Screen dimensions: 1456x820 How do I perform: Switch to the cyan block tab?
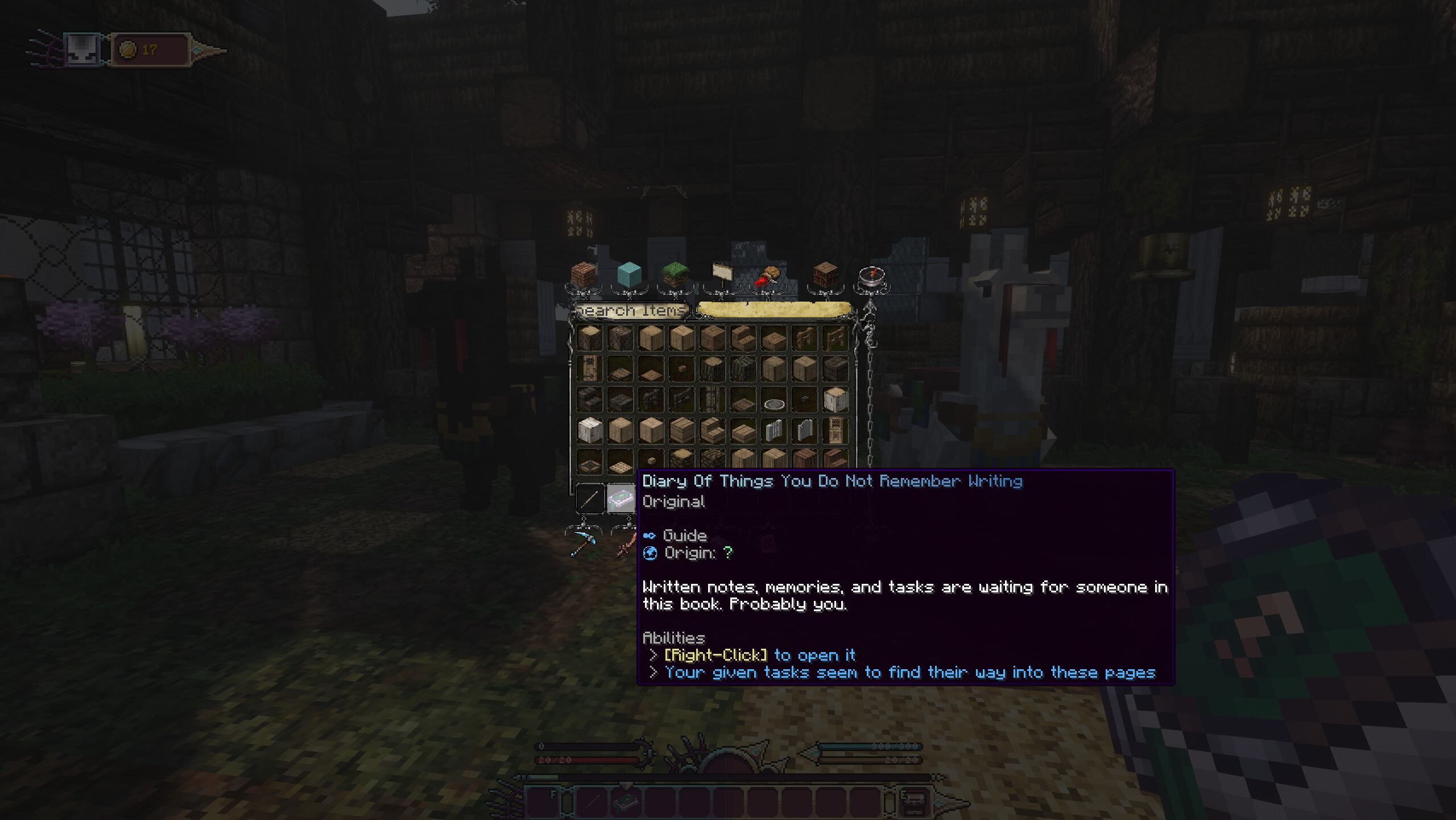[629, 275]
